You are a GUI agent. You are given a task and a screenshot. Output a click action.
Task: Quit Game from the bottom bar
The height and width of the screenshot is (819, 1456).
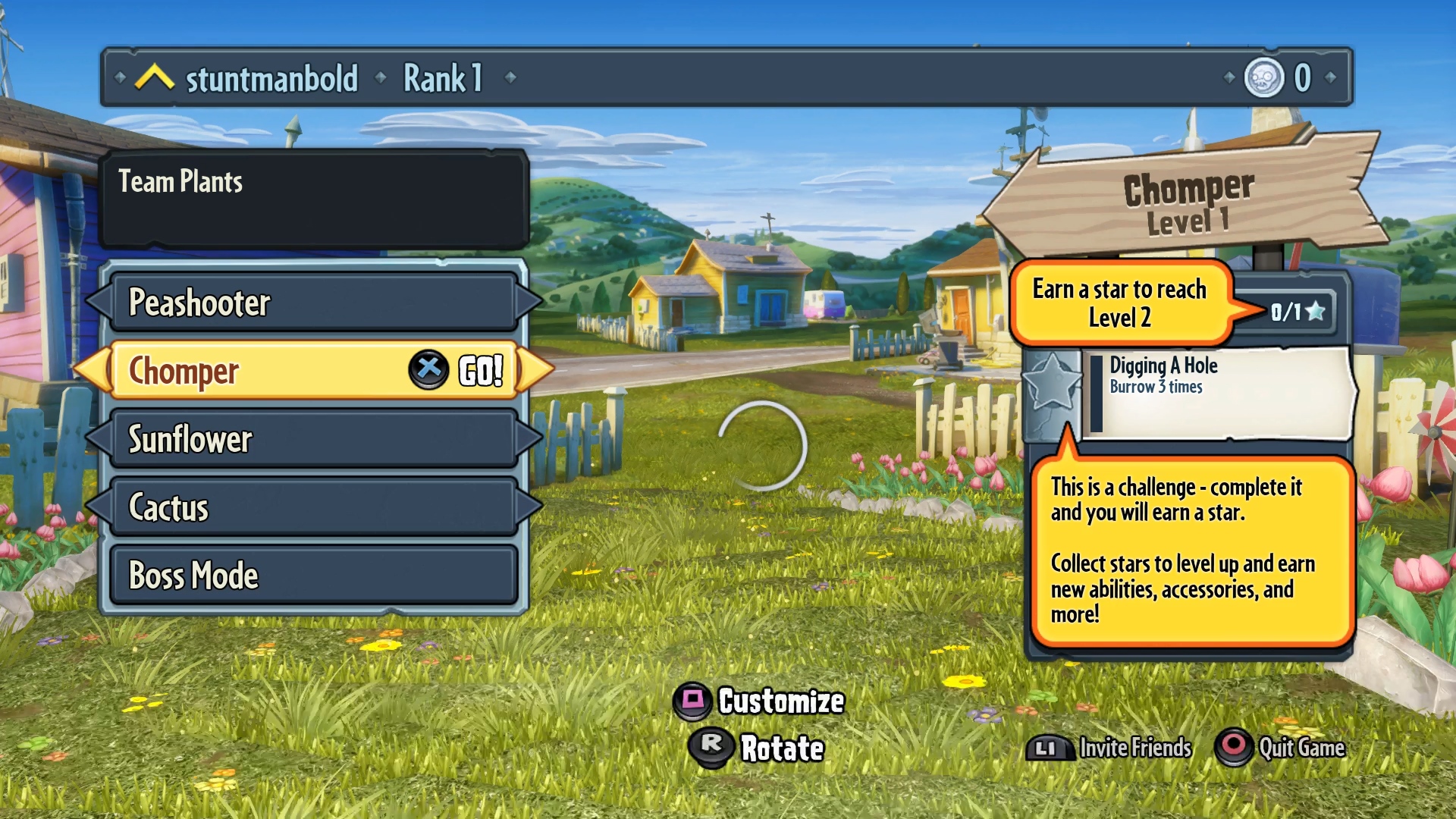click(1282, 748)
